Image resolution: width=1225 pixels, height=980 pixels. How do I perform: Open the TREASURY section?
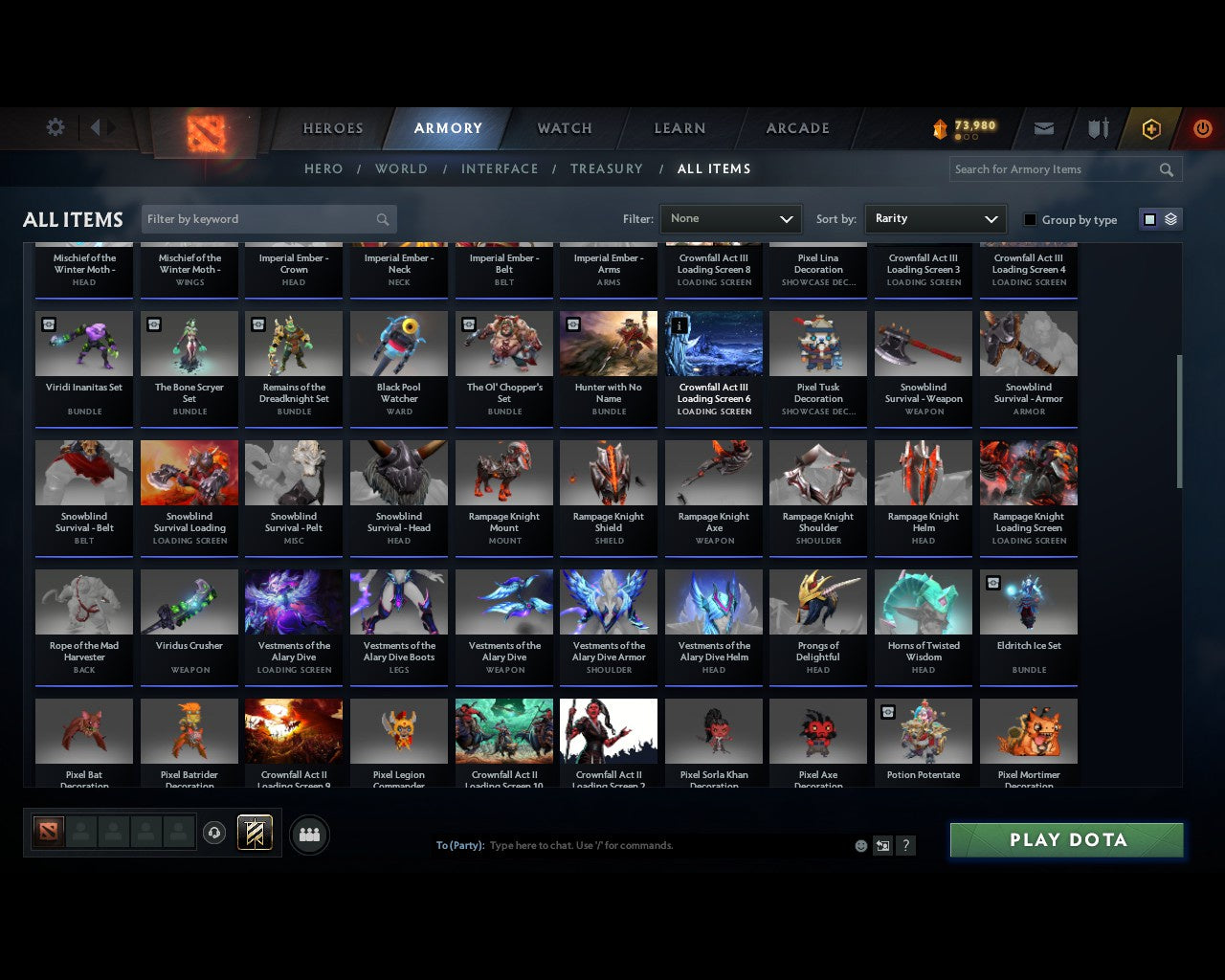pos(606,168)
